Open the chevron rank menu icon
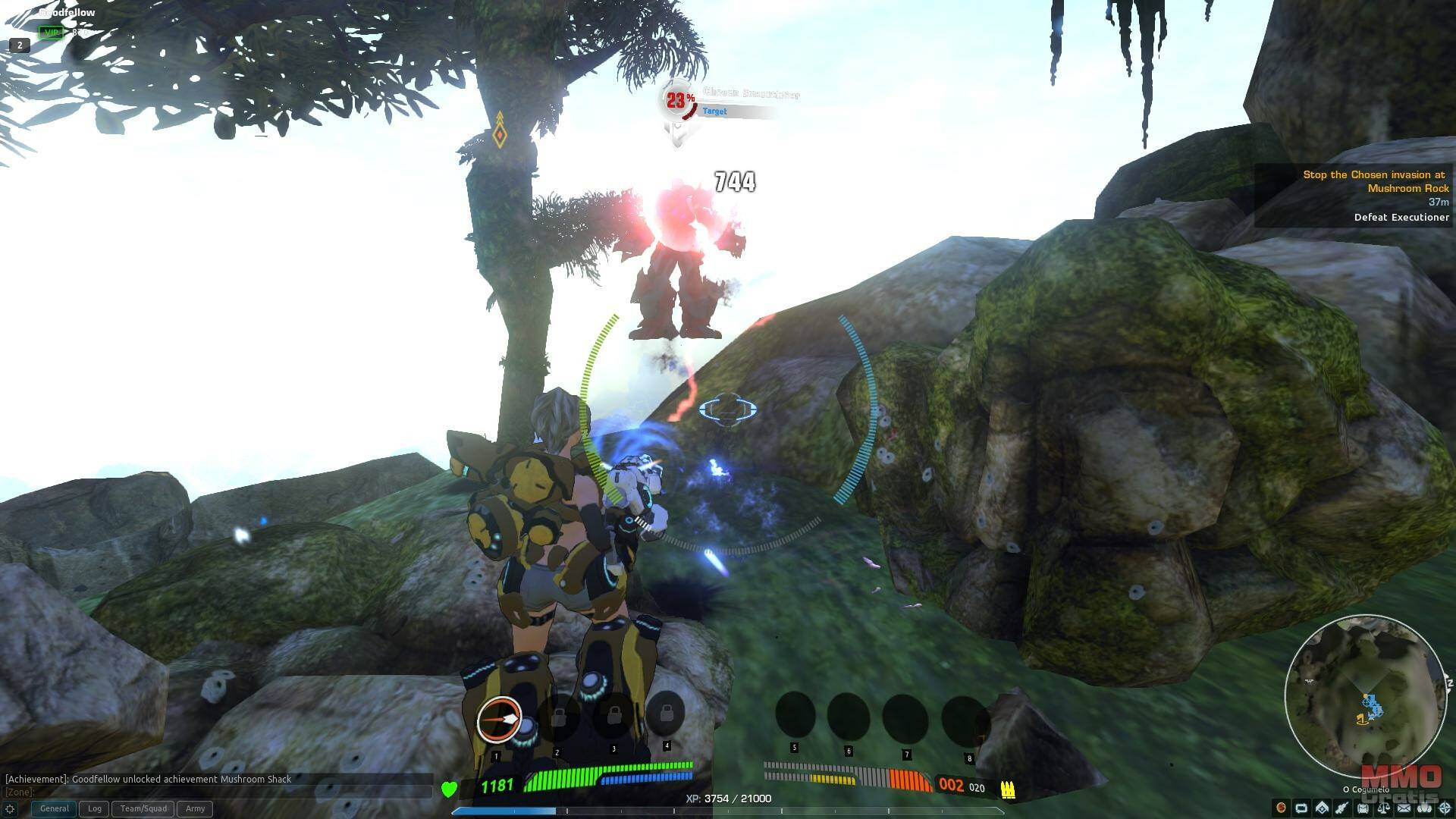 (1322, 808)
